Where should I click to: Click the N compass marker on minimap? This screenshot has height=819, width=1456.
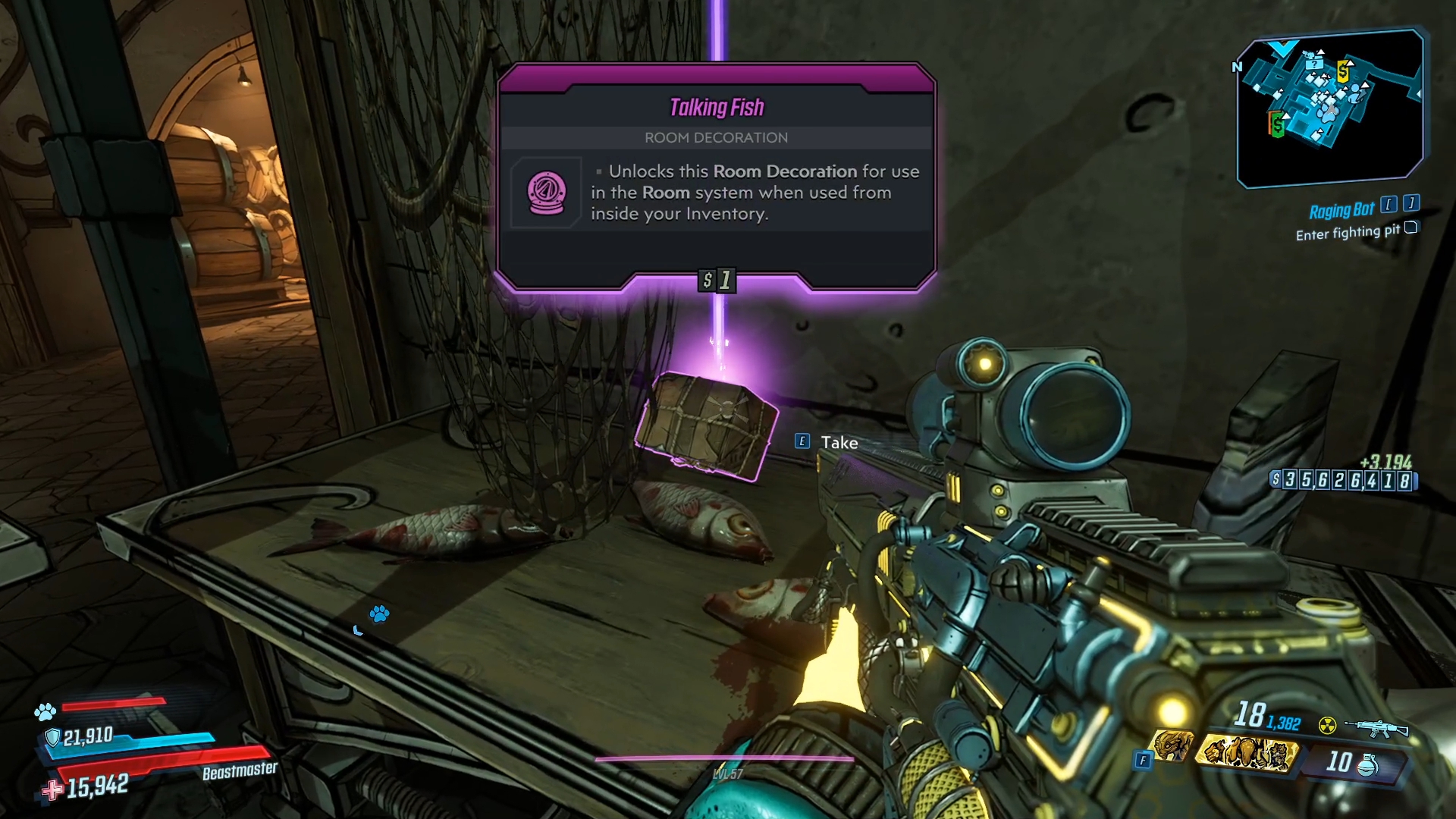coord(1236,67)
